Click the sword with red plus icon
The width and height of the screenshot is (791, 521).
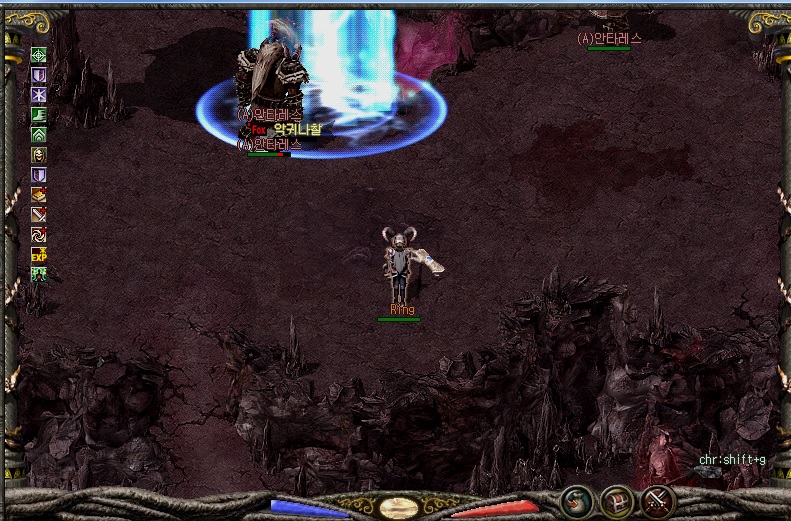[39, 214]
